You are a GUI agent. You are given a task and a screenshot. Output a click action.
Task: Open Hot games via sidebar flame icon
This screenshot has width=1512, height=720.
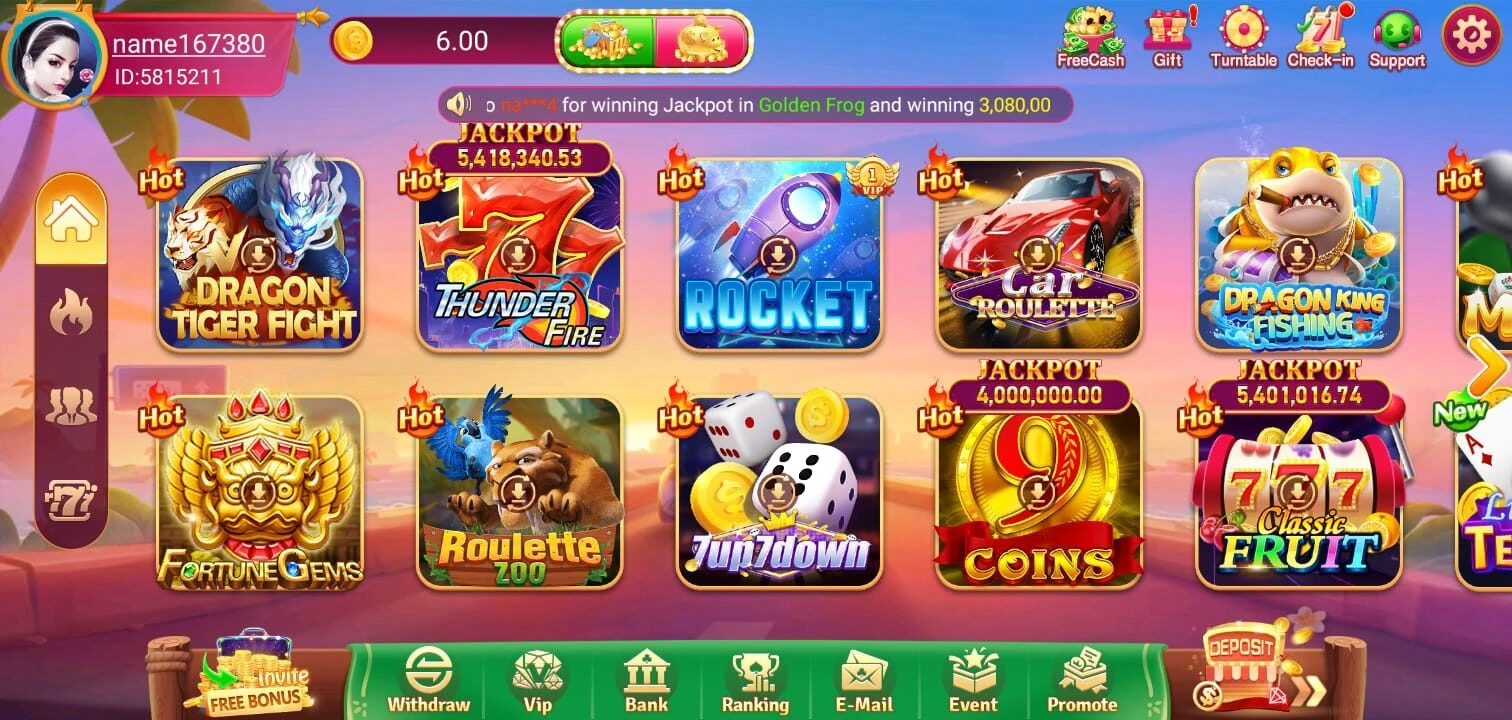[x=70, y=310]
